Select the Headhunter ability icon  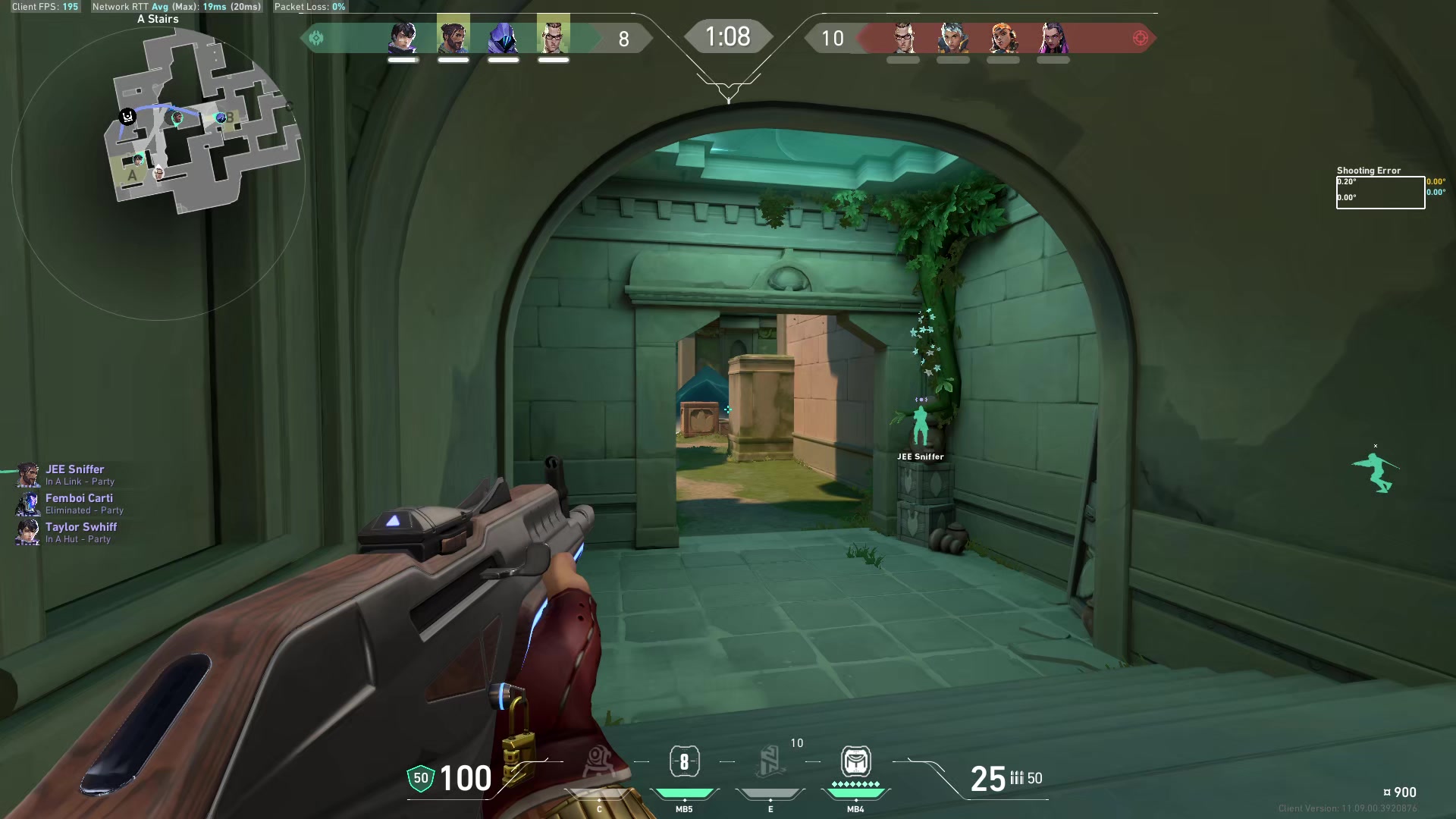[x=684, y=762]
